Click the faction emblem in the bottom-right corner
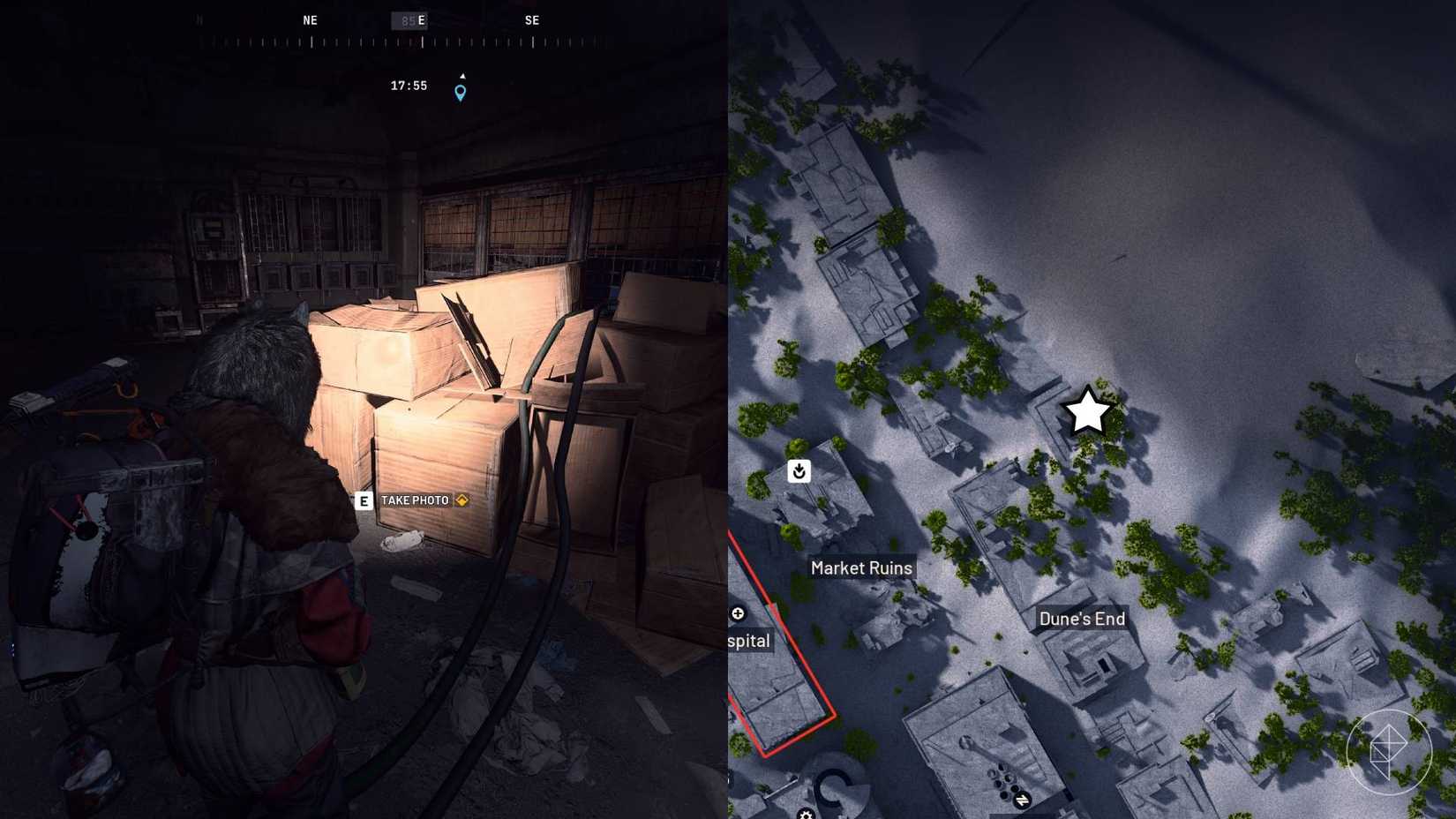 pos(1389,752)
